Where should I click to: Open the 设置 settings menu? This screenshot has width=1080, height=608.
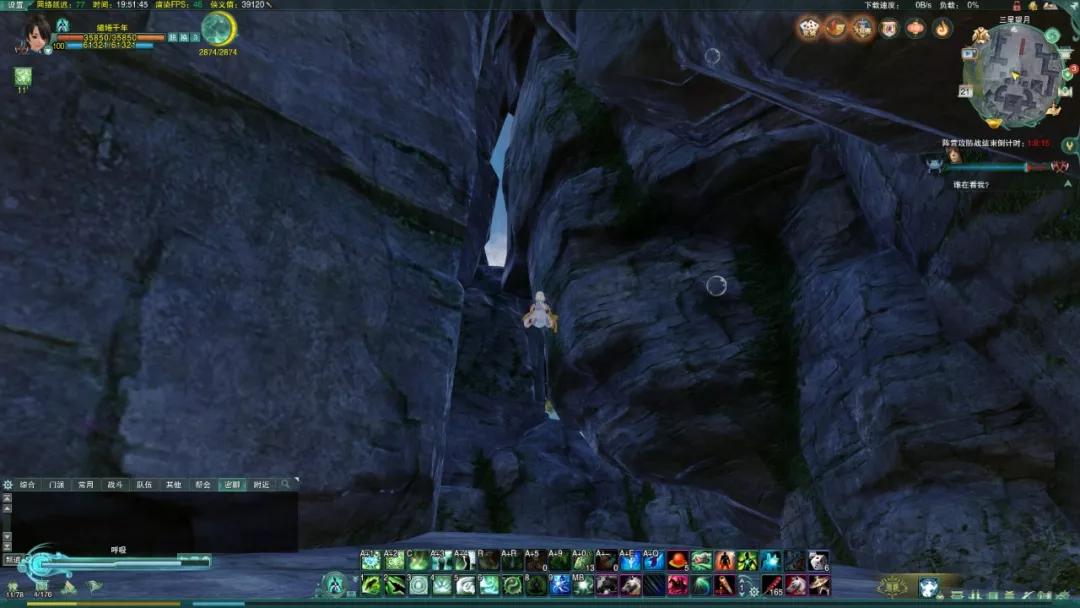point(15,5)
